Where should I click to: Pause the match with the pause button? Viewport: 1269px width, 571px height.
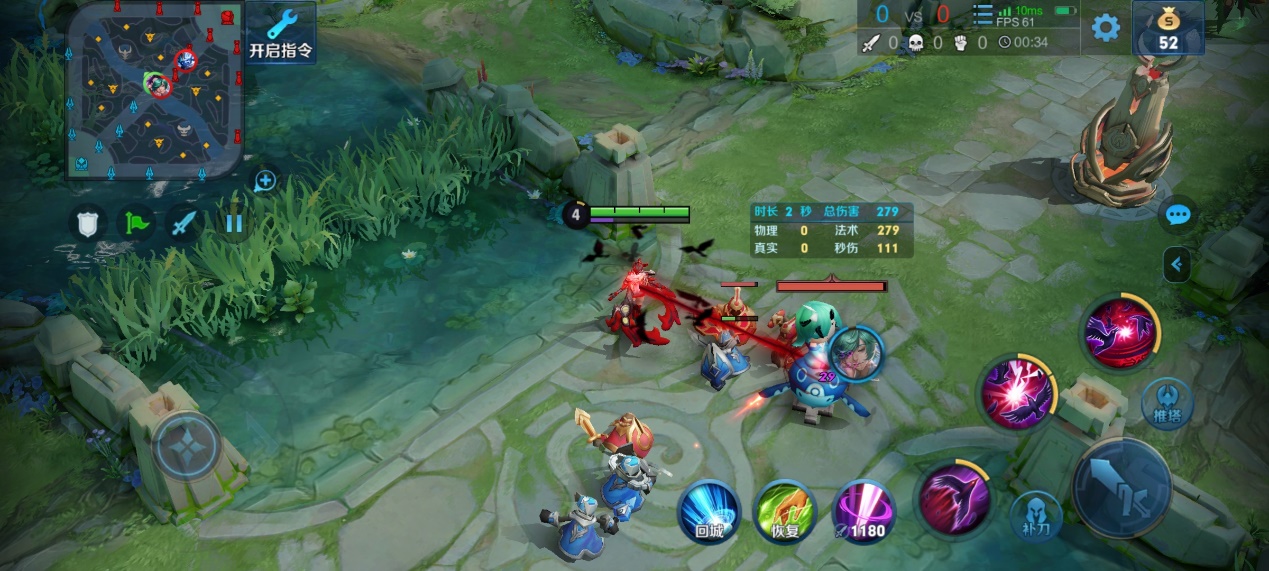click(x=233, y=222)
